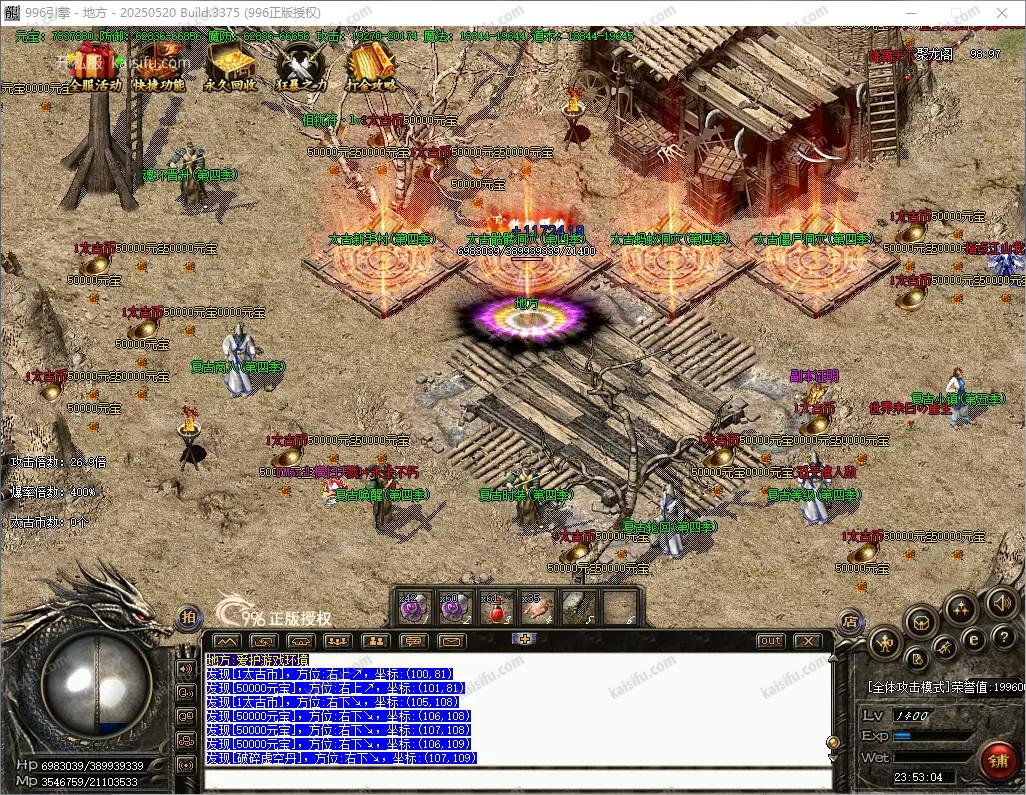Click the chat panel 'out' button
Image resolution: width=1026 pixels, height=795 pixels.
770,641
